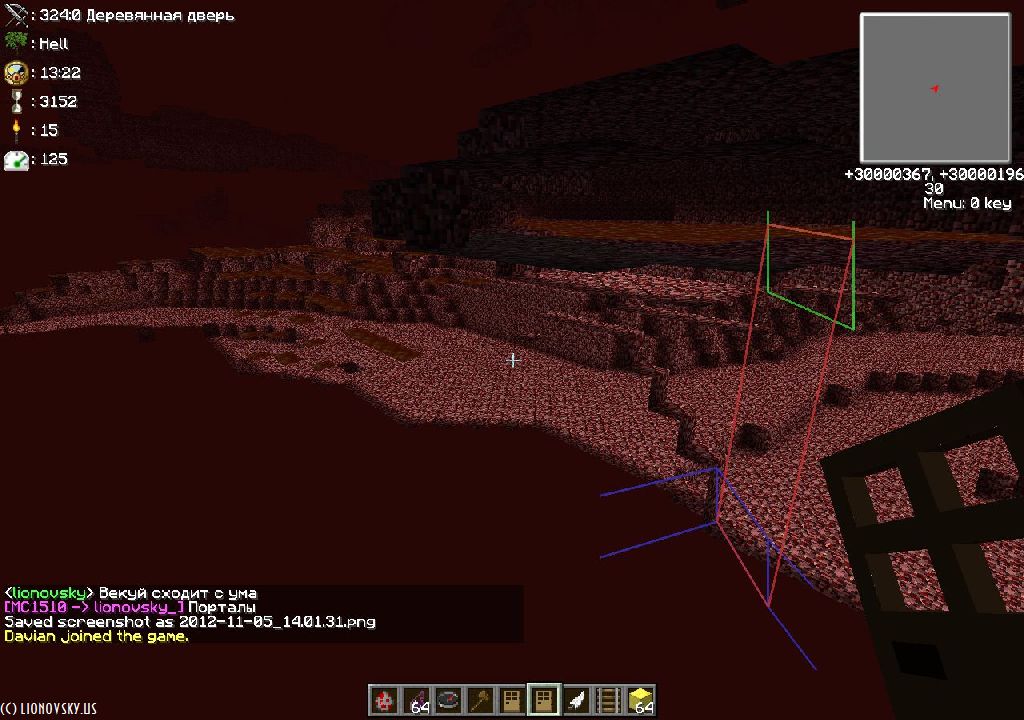The image size is (1024, 720).
Task: Click the grey minimap panel
Action: click(935, 88)
